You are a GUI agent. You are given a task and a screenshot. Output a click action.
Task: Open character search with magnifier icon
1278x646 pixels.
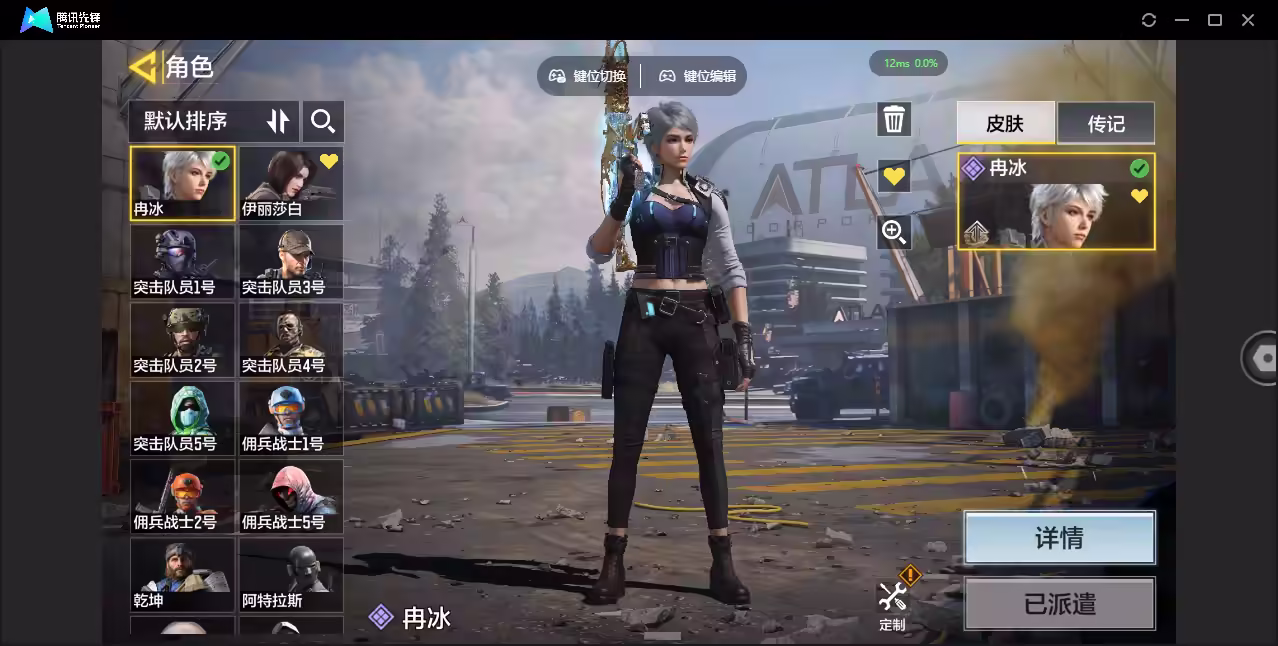click(x=323, y=121)
